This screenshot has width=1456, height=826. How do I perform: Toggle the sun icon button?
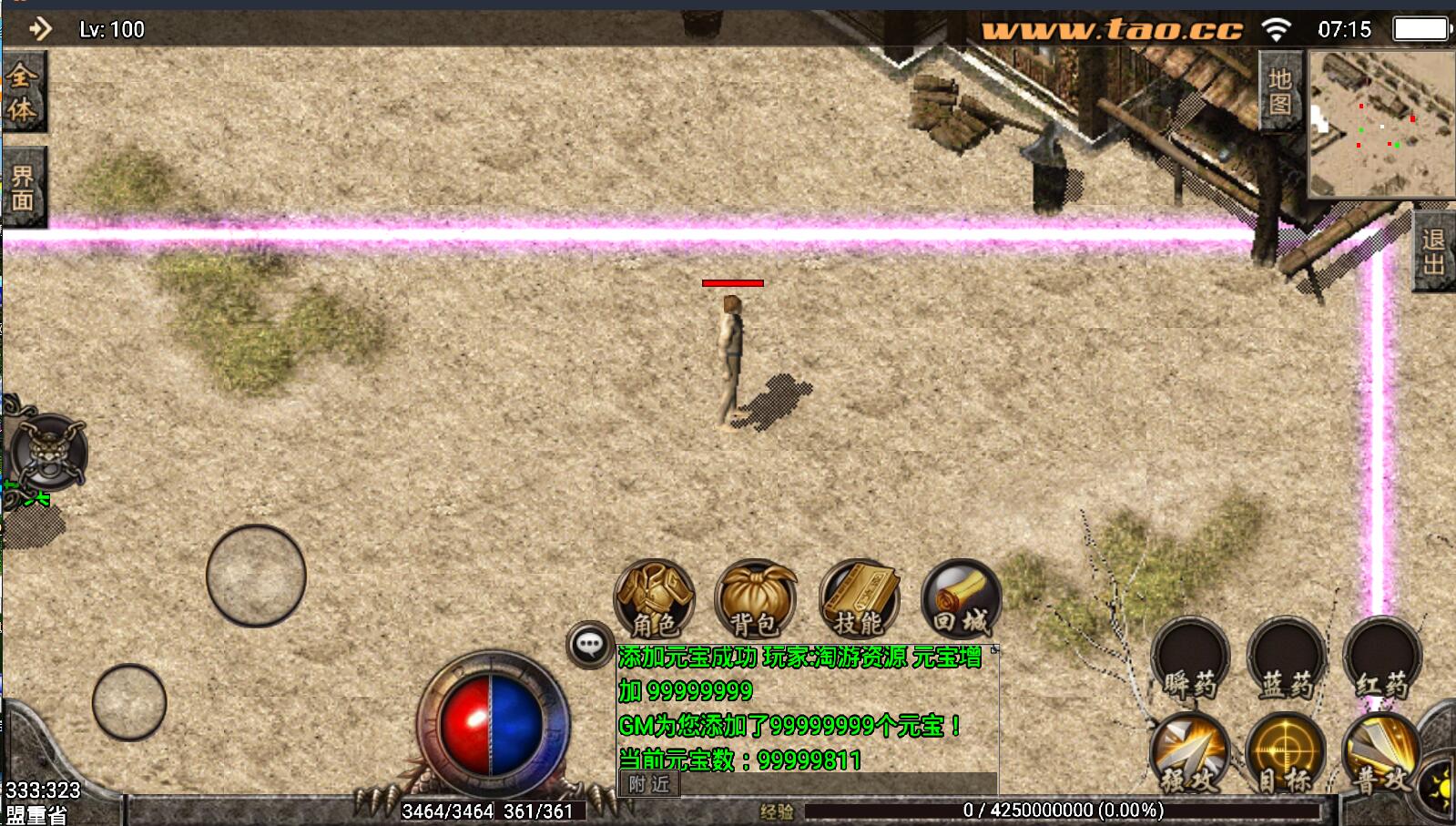tap(1439, 789)
